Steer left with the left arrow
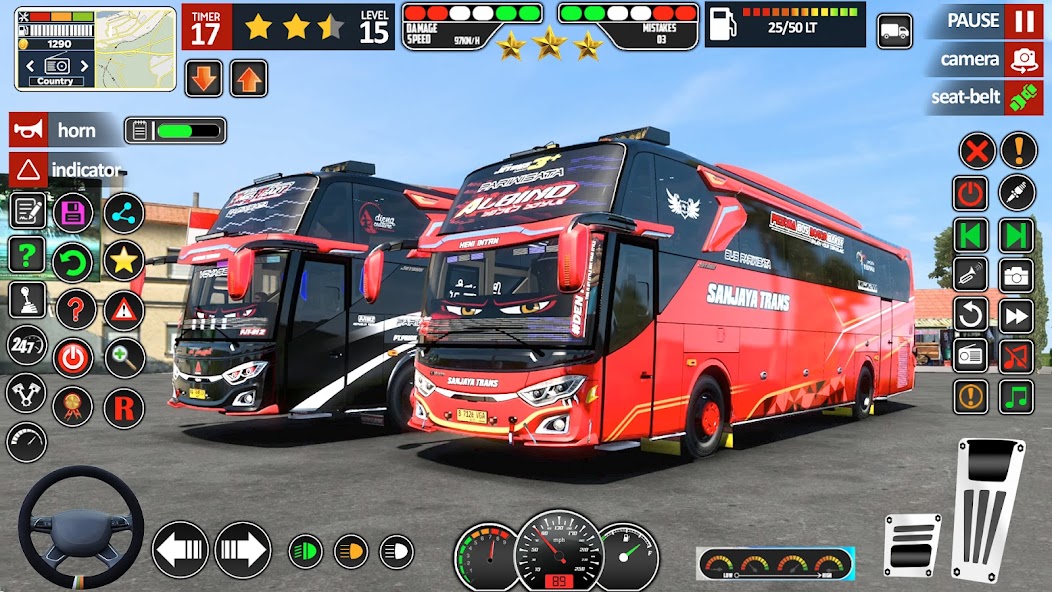1052x592 pixels. coord(180,550)
